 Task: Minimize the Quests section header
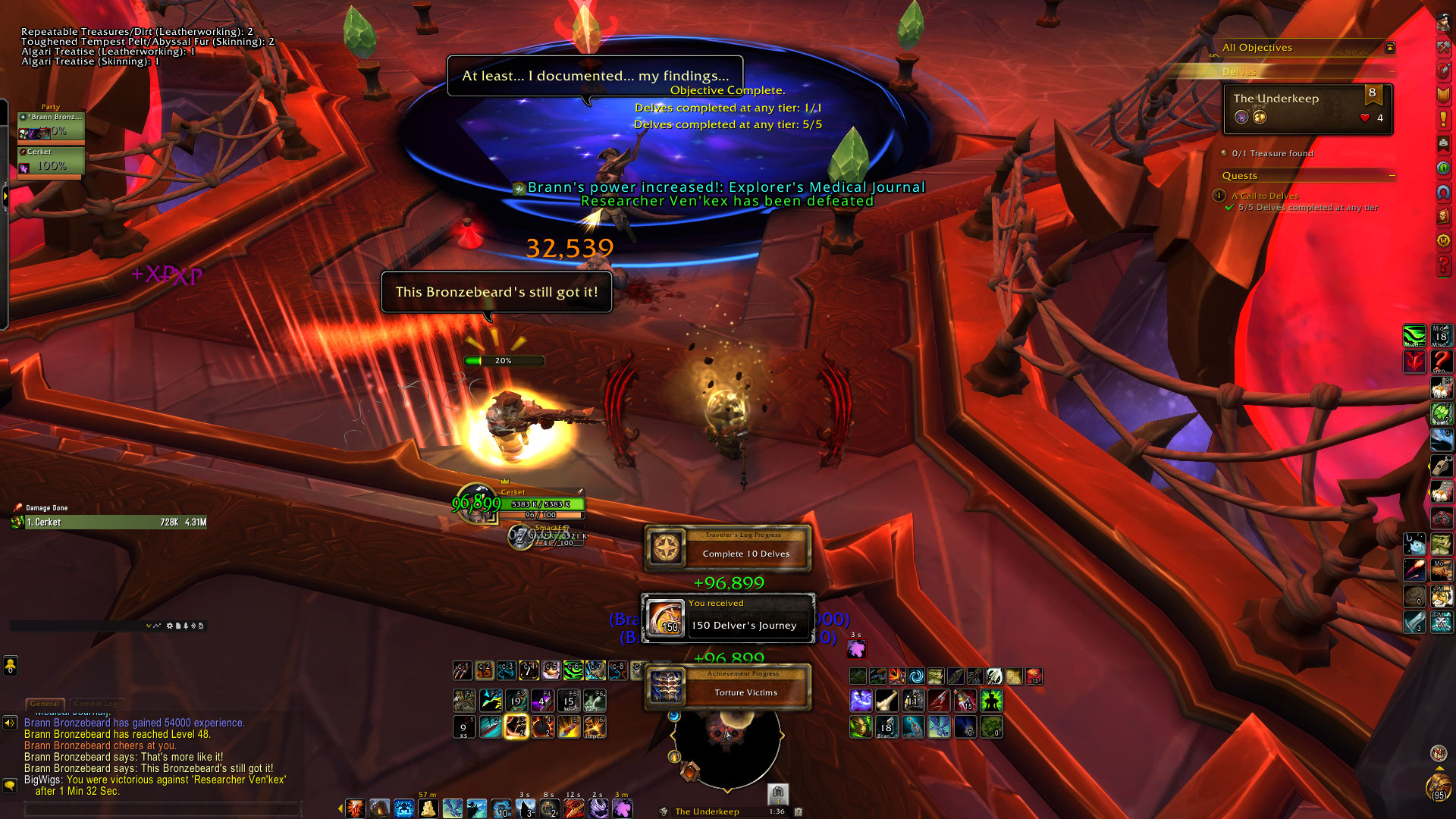coord(1392,176)
